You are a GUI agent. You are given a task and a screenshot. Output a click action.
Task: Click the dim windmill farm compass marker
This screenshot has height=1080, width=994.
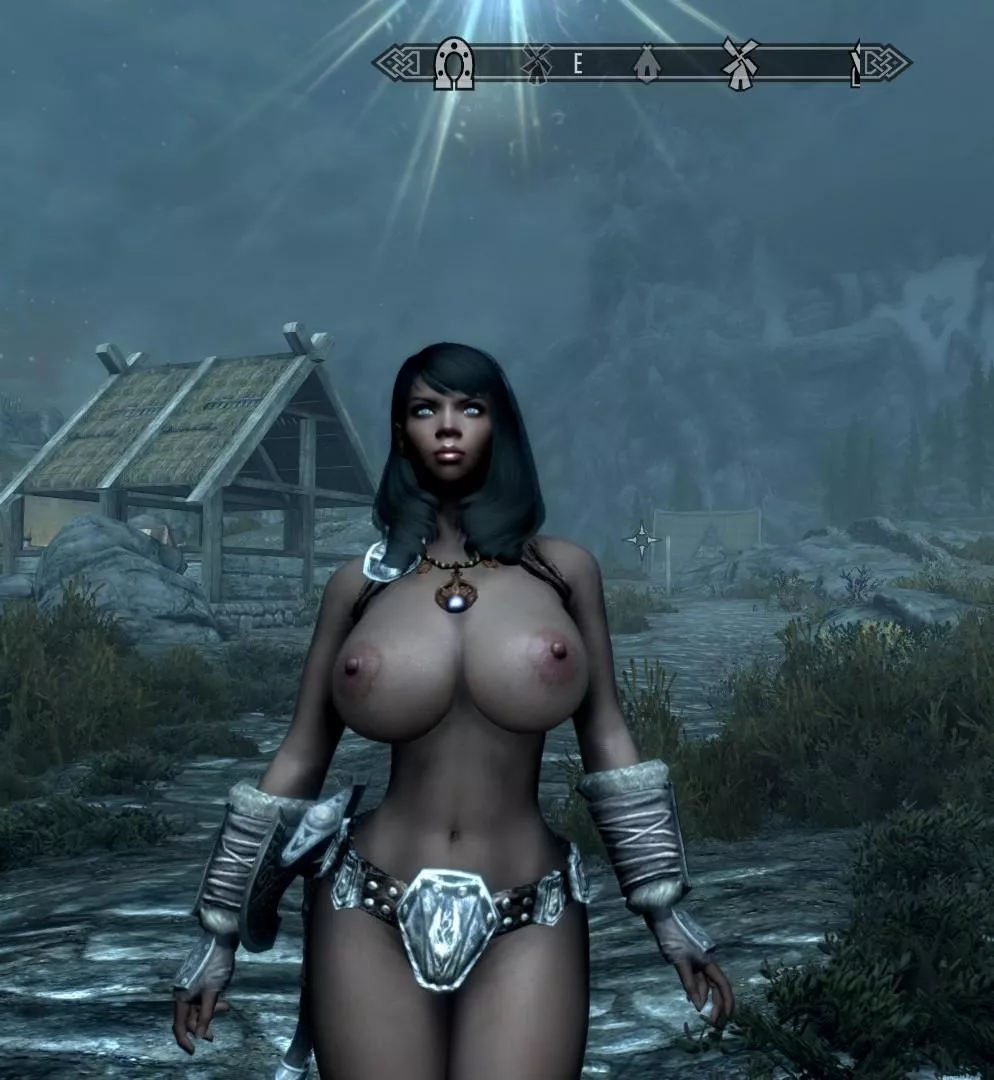[x=537, y=65]
